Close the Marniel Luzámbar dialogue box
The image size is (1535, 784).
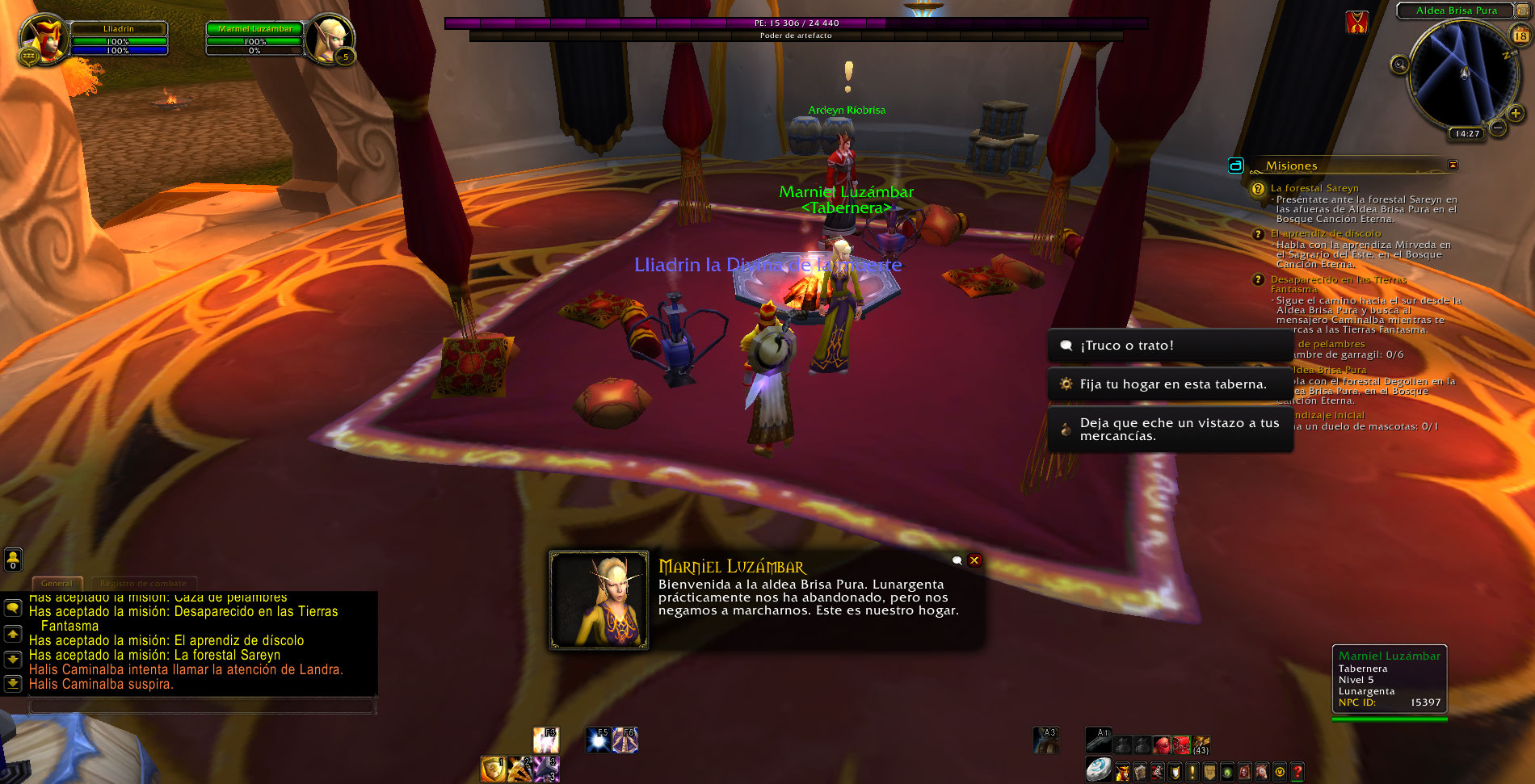(974, 560)
